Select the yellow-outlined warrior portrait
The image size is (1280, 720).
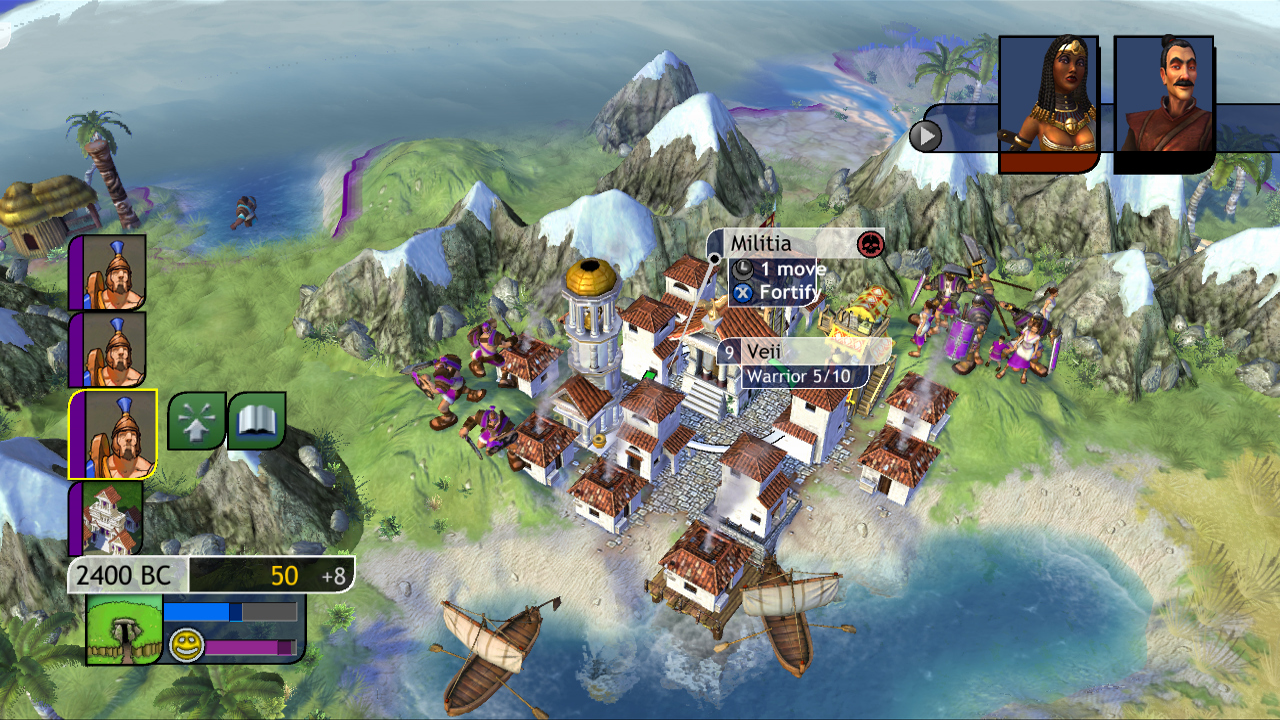[112, 435]
